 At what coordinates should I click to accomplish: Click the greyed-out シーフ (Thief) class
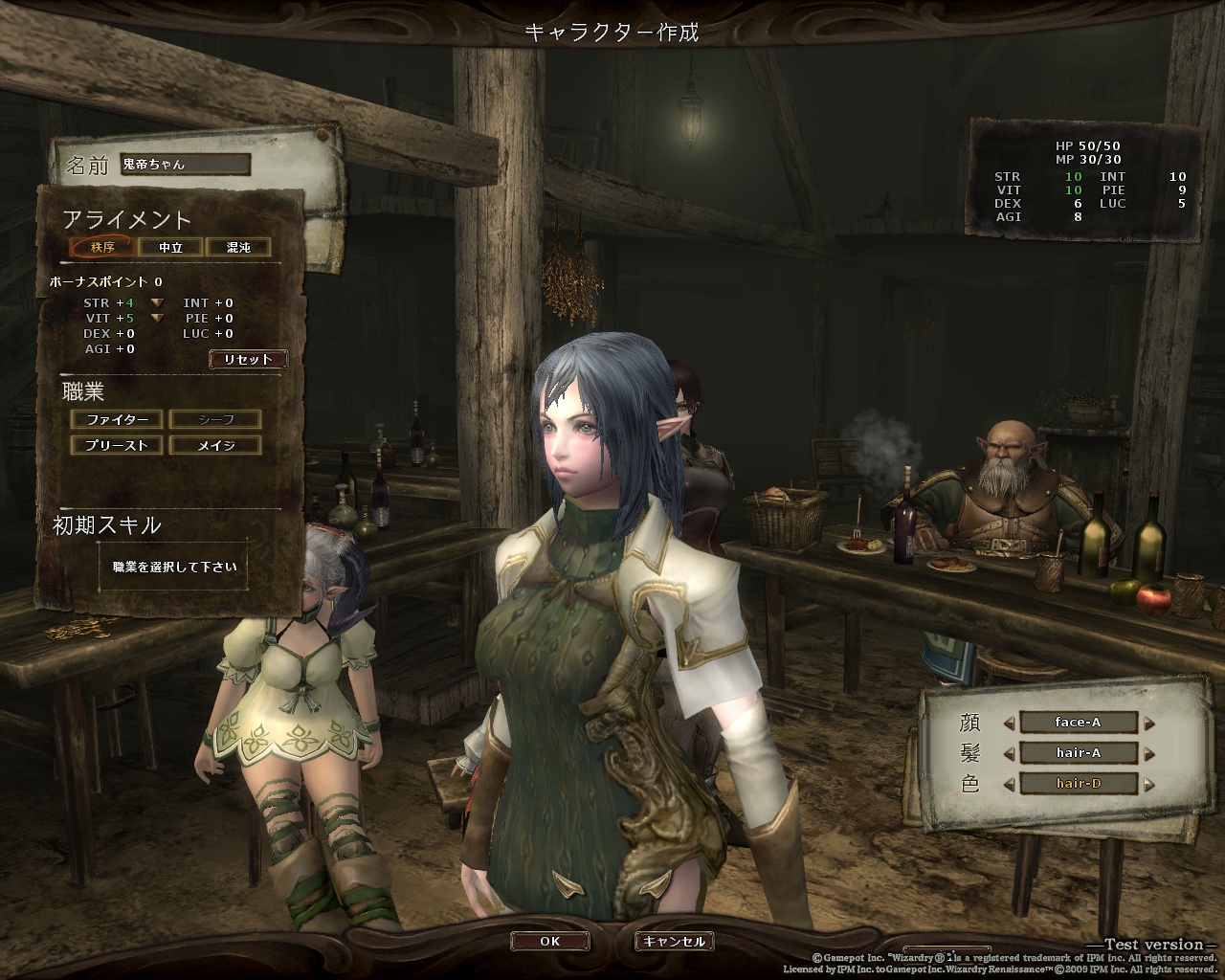point(215,419)
